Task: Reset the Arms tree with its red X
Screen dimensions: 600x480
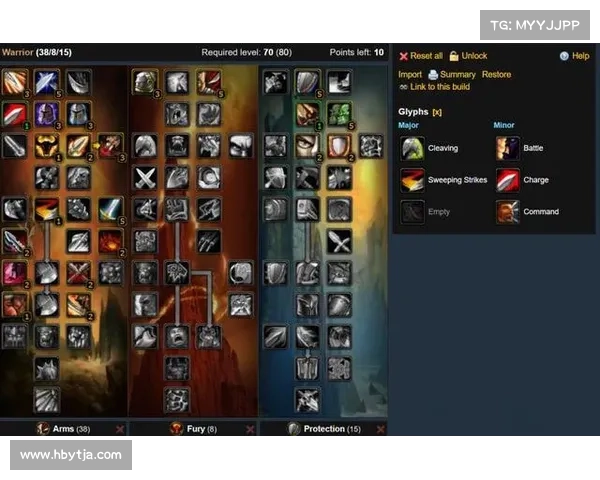Action: [120, 429]
